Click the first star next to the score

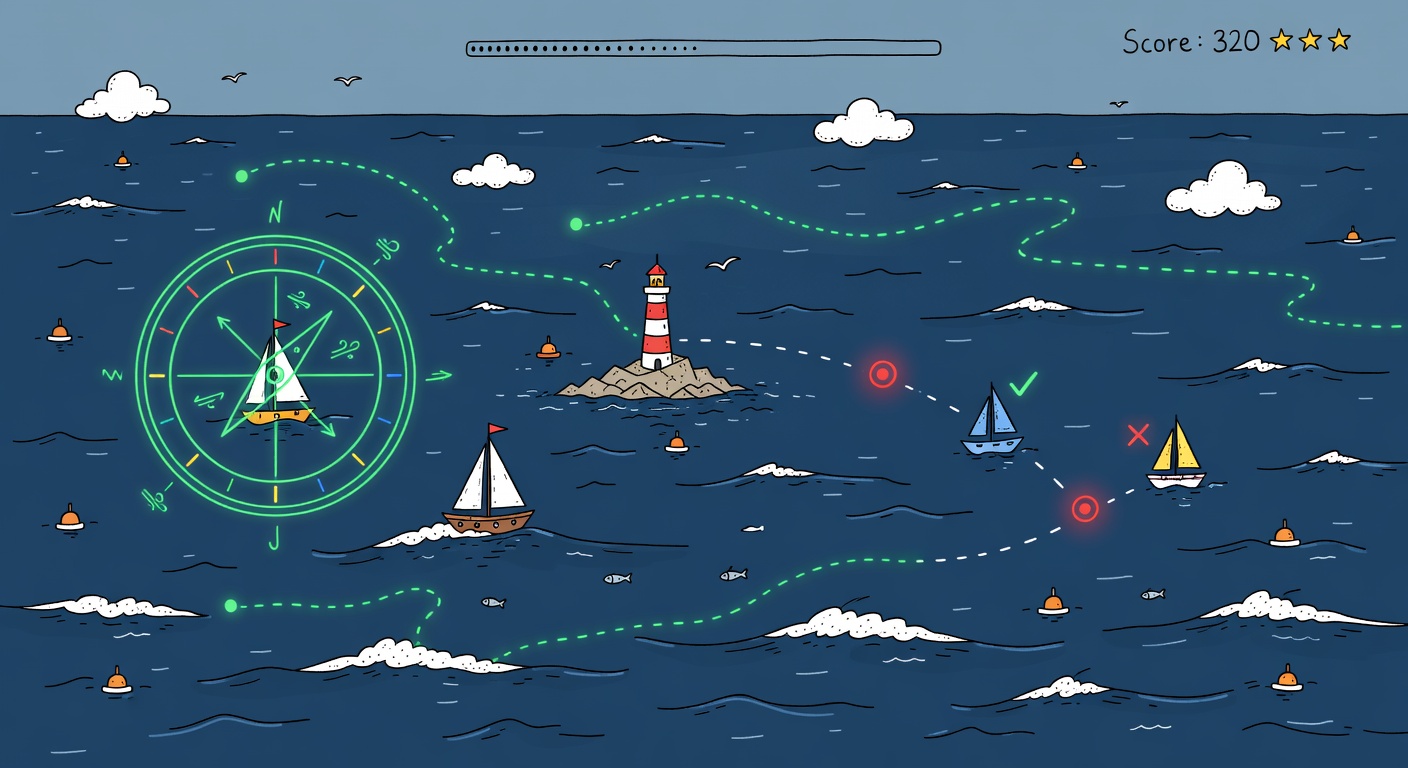pos(1281,40)
